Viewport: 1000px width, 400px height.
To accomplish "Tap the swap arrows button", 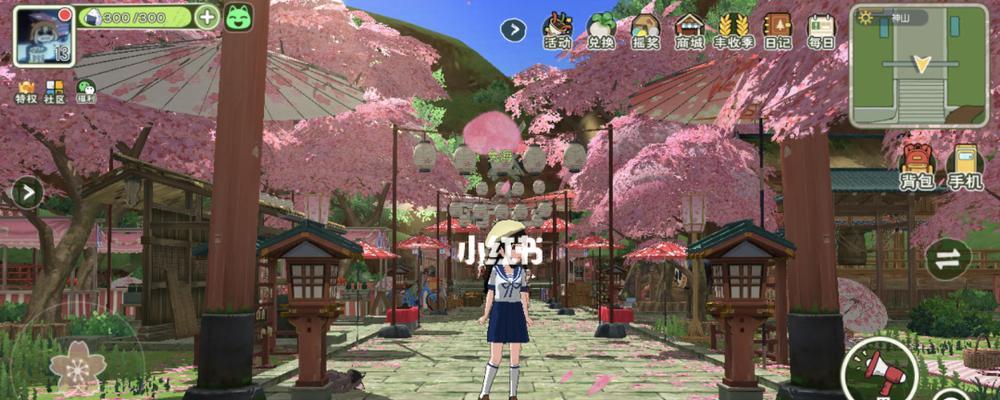I will 948,259.
